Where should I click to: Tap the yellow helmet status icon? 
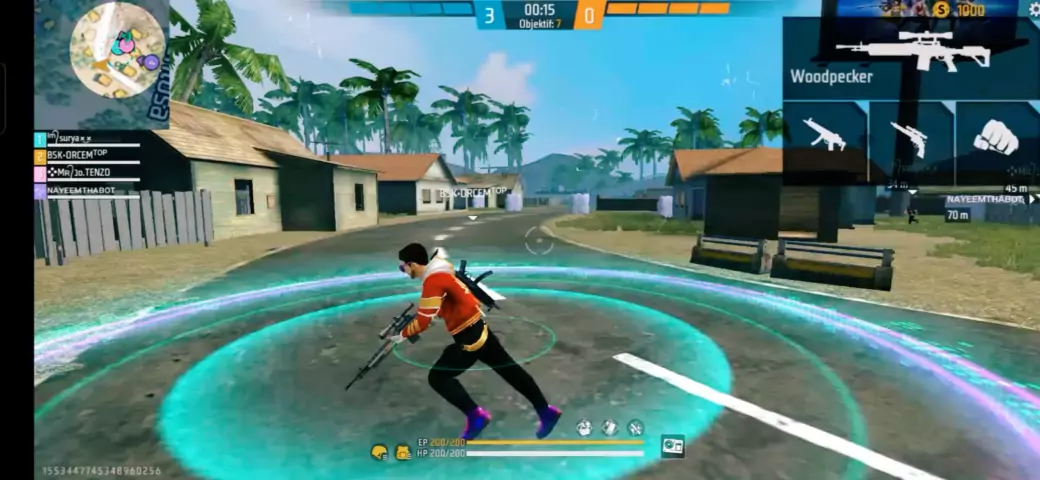click(x=379, y=452)
